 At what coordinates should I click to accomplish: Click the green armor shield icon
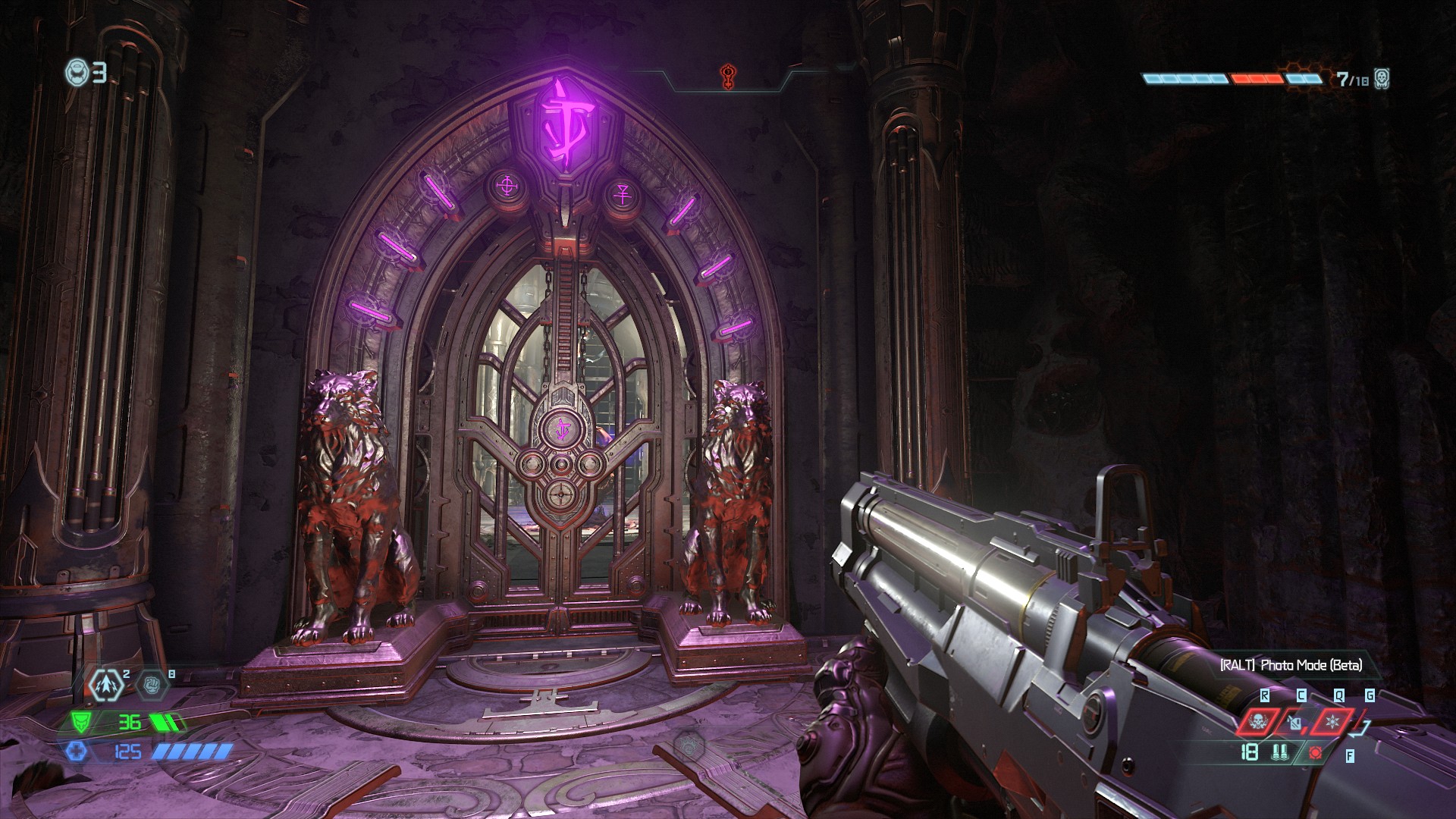[81, 722]
